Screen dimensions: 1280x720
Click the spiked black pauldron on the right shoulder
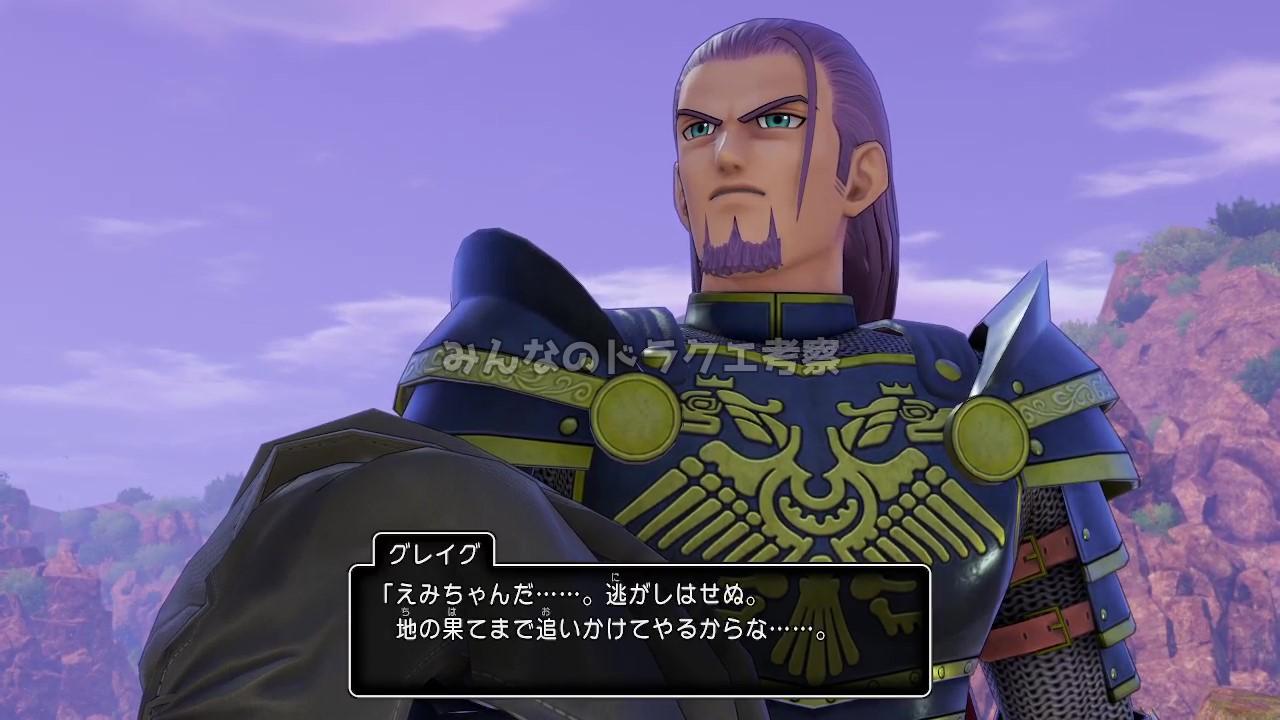pyautogui.click(x=1030, y=330)
